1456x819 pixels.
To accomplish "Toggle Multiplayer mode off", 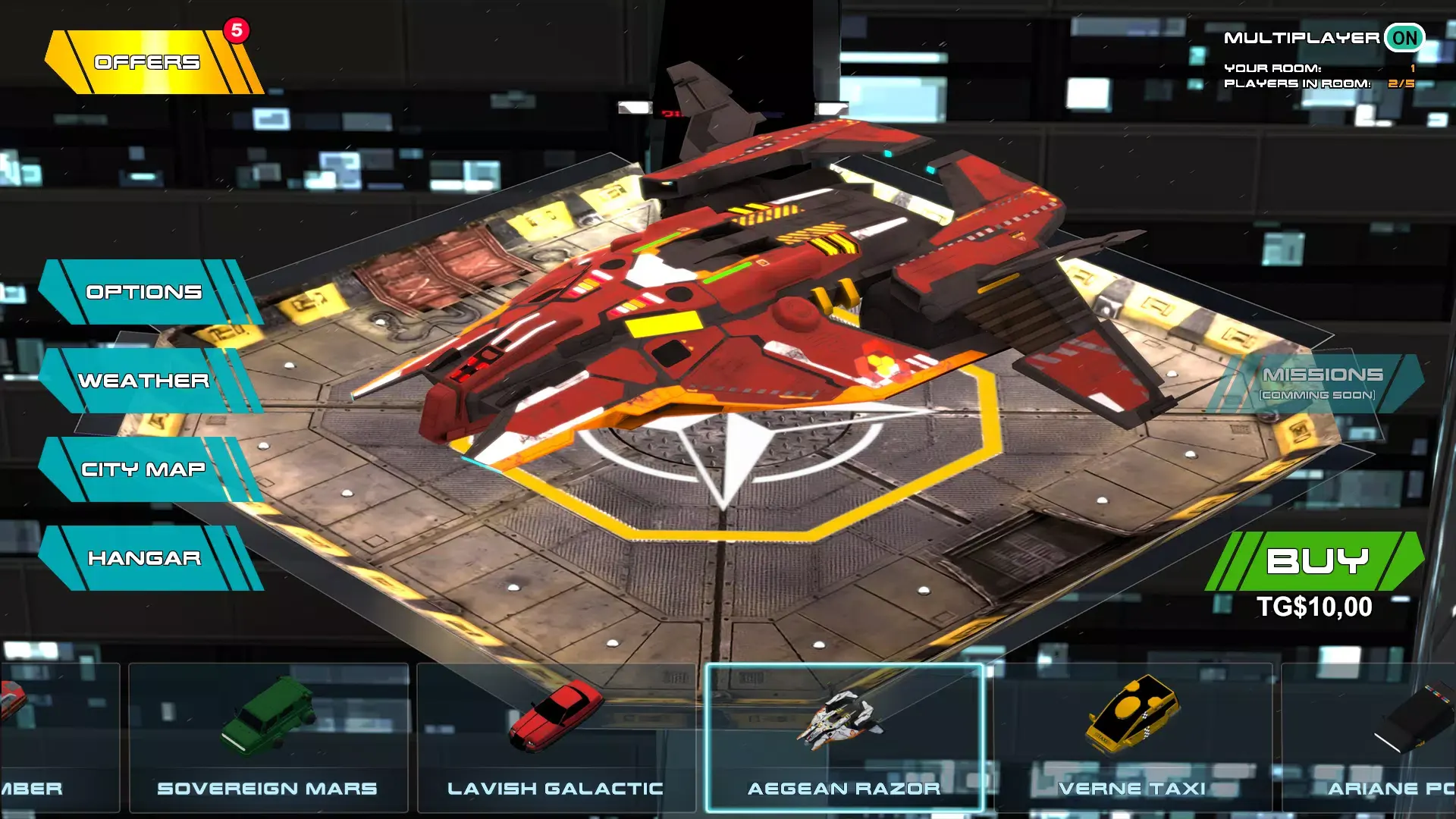I will pos(1406,36).
